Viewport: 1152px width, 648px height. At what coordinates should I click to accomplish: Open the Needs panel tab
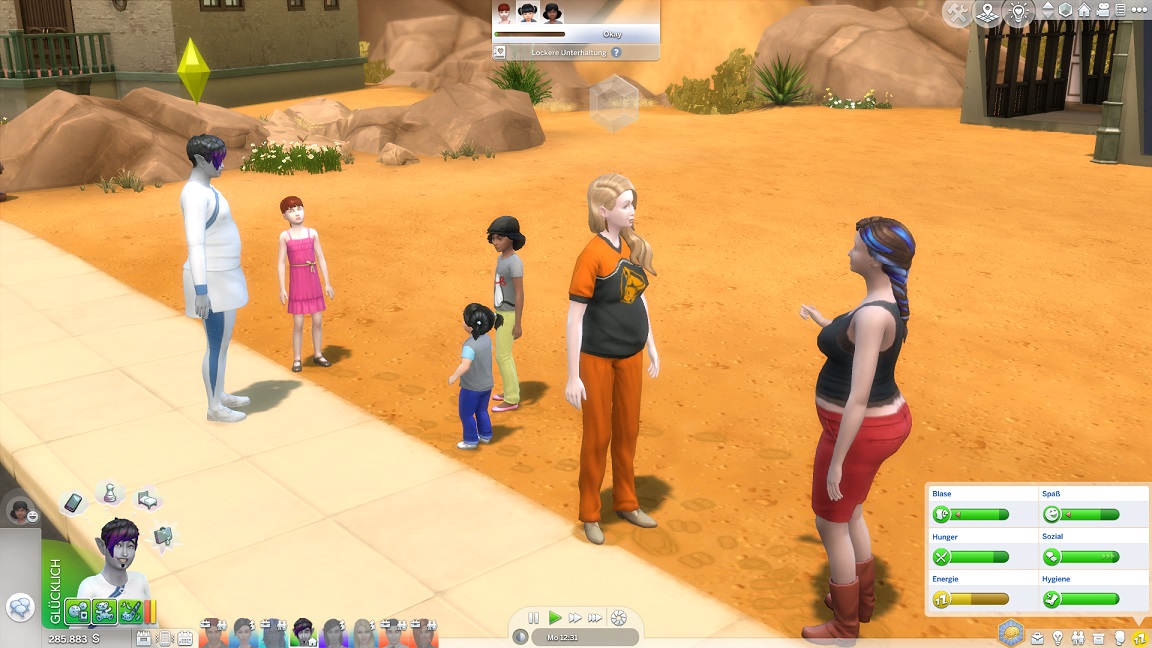point(1138,637)
